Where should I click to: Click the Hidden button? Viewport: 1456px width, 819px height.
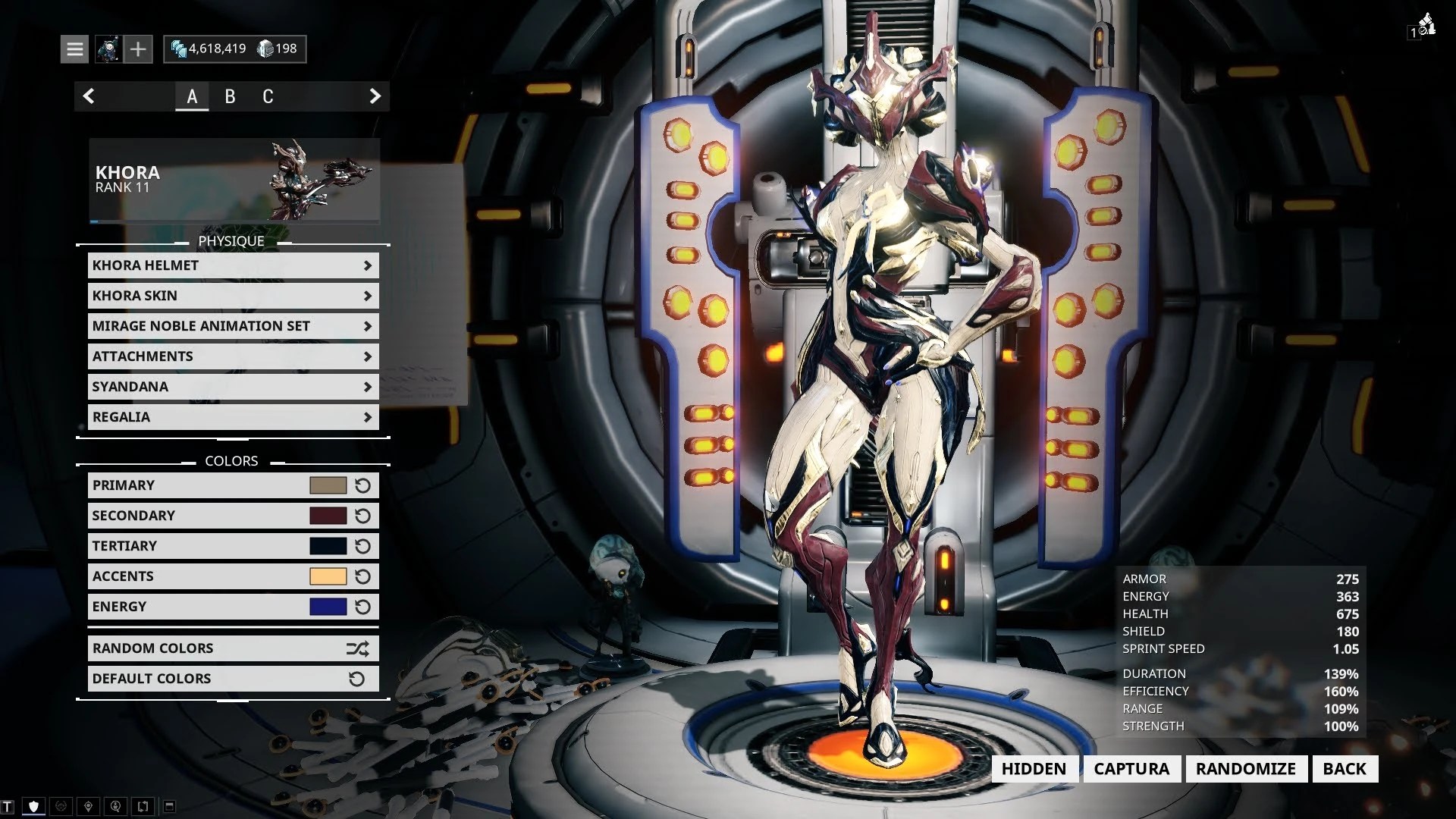point(1034,769)
